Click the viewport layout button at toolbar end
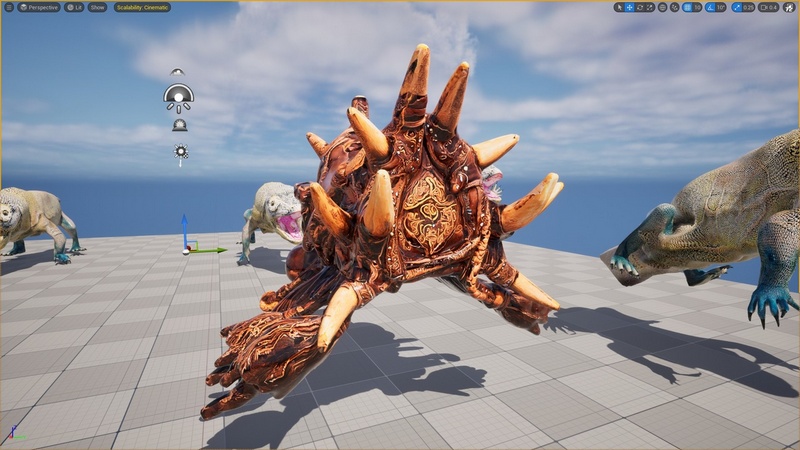 pyautogui.click(x=789, y=7)
